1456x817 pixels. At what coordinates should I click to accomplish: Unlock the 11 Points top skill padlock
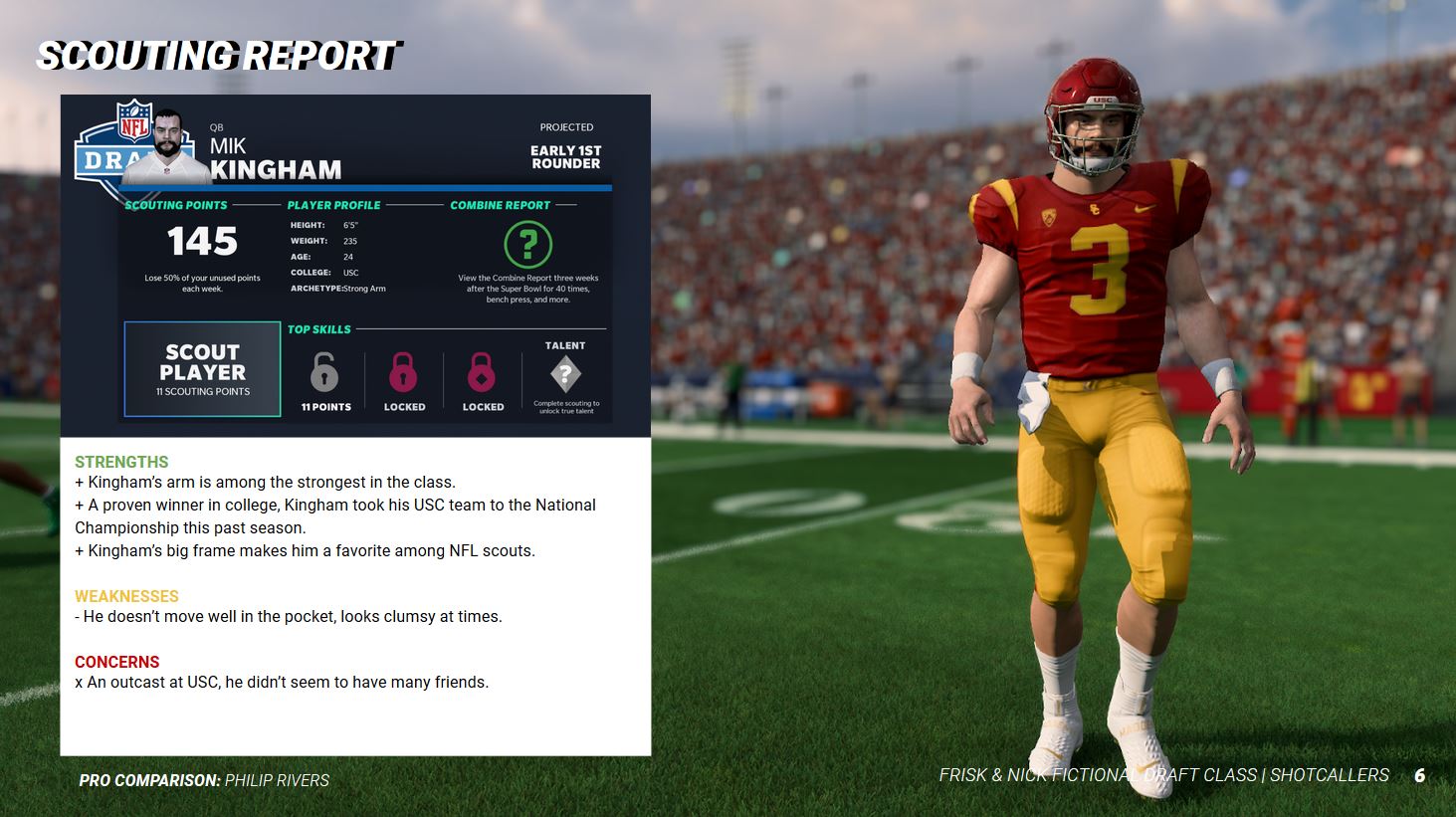[324, 374]
